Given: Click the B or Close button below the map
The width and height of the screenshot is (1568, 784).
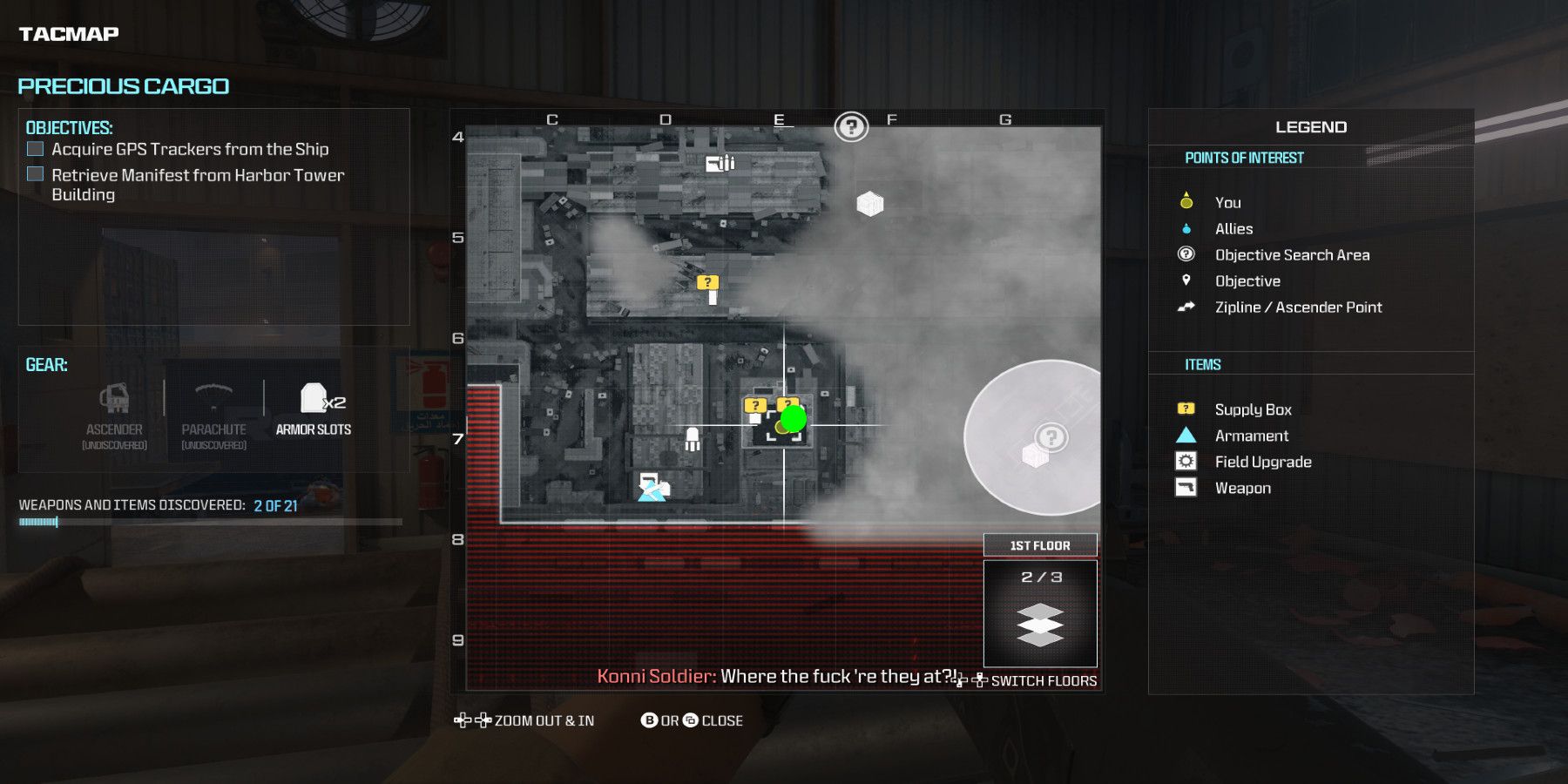Looking at the screenshot, I should coord(693,720).
